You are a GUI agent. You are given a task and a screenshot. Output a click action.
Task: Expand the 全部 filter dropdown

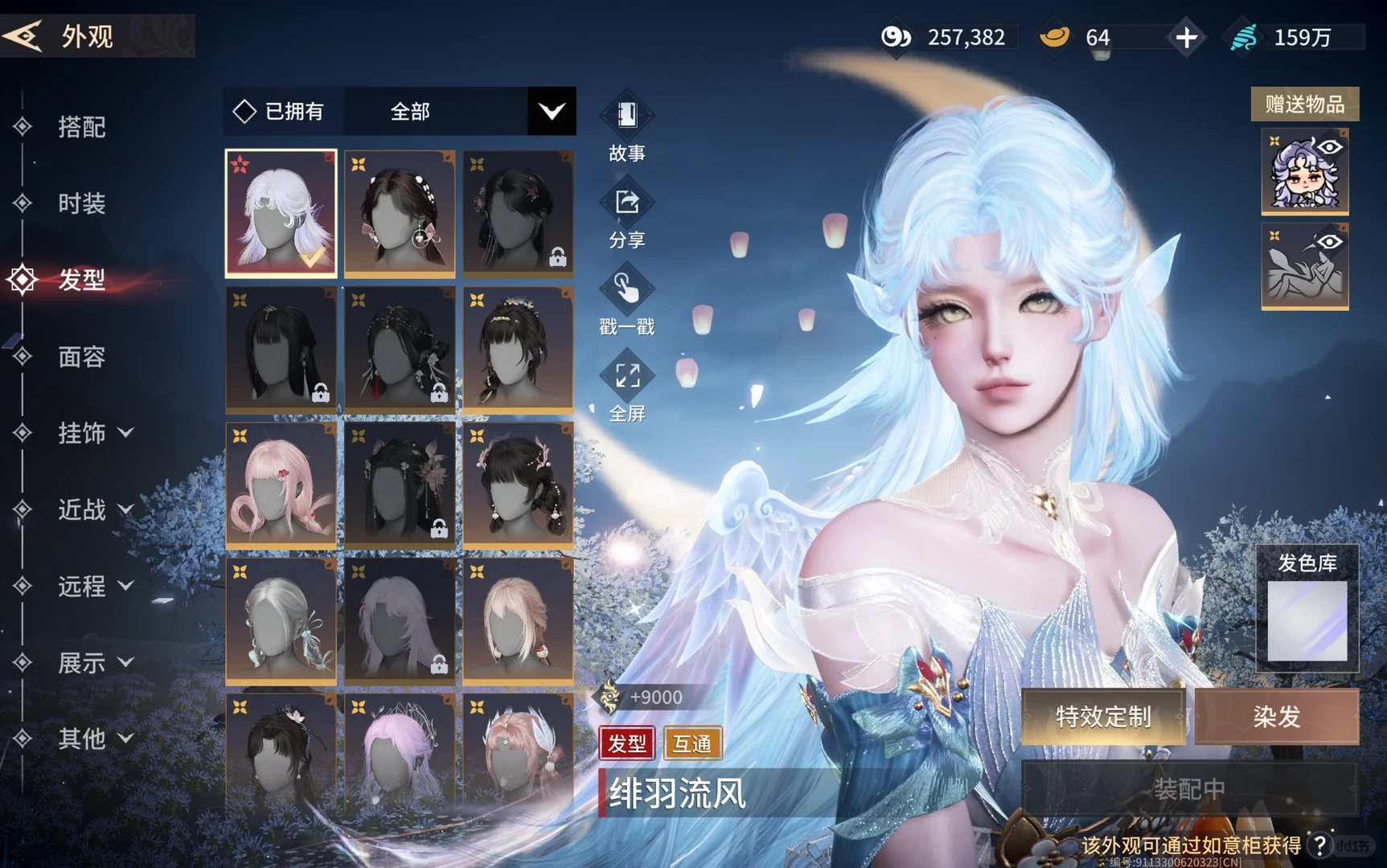[550, 111]
